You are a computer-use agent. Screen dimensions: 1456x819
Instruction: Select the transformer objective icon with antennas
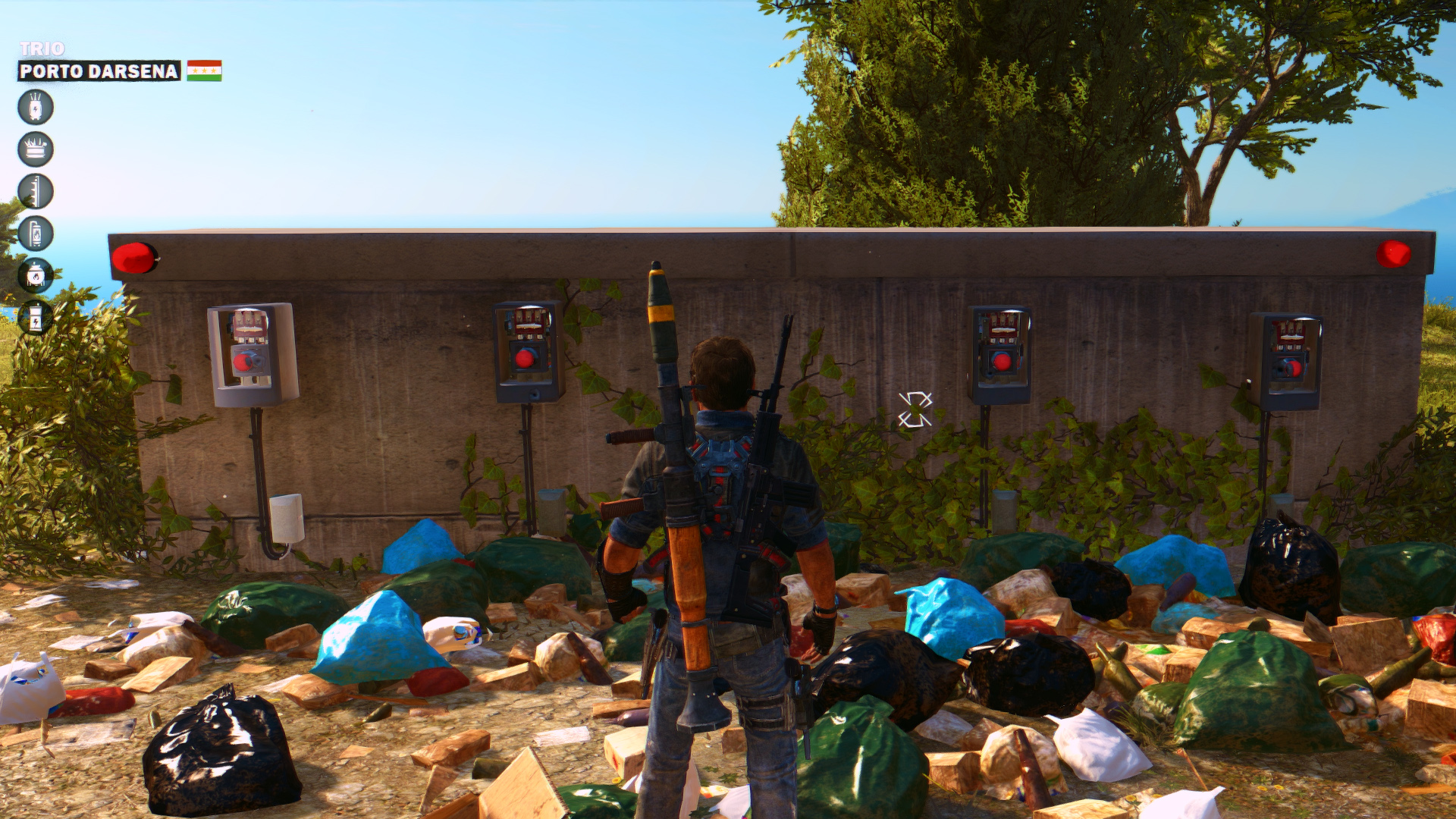click(x=36, y=107)
